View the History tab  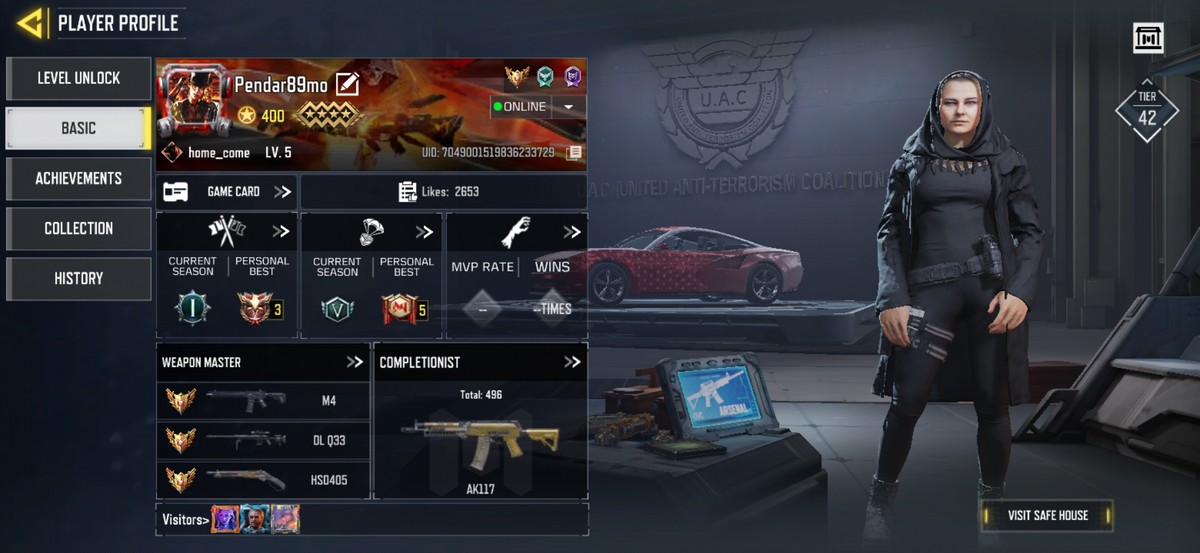[x=78, y=278]
